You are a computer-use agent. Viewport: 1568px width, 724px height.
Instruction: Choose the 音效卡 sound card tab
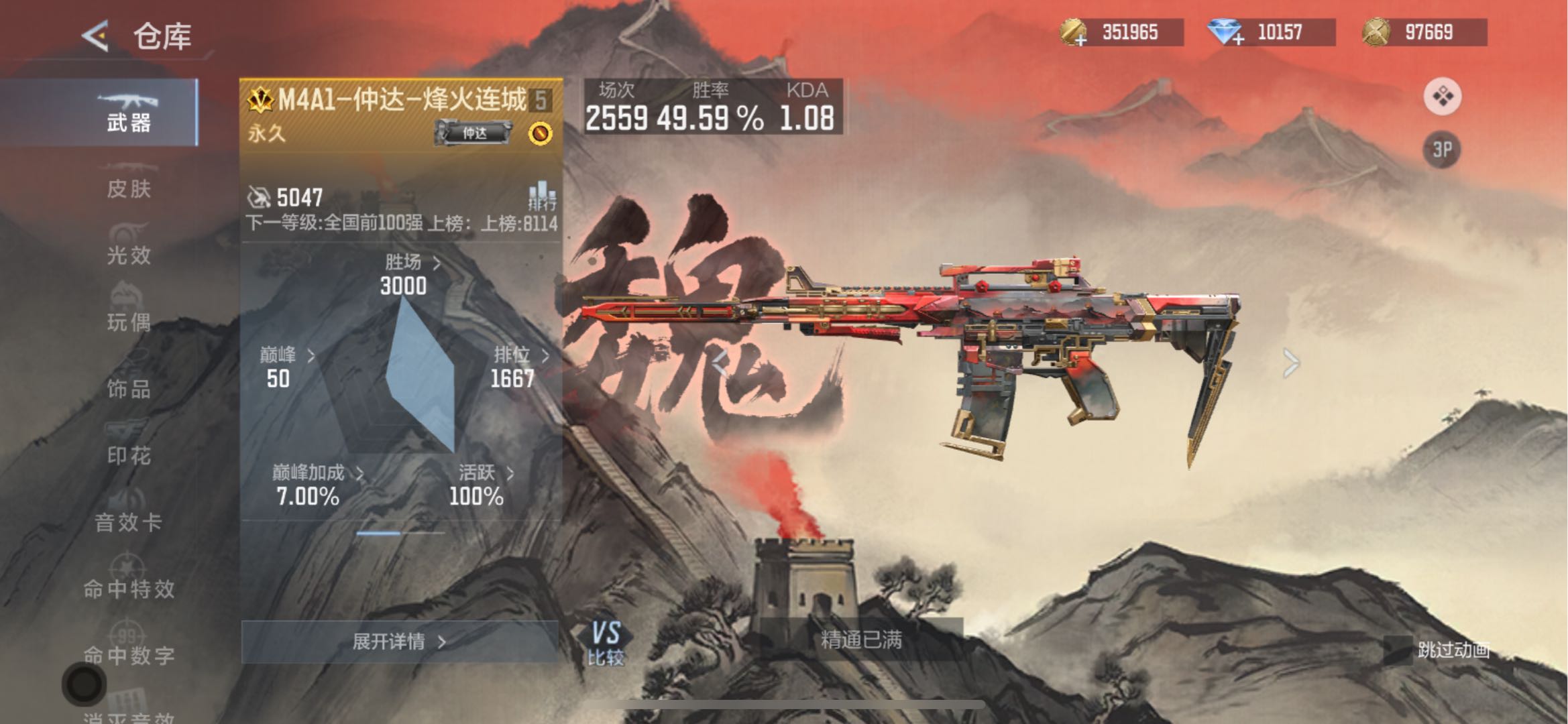tap(128, 515)
